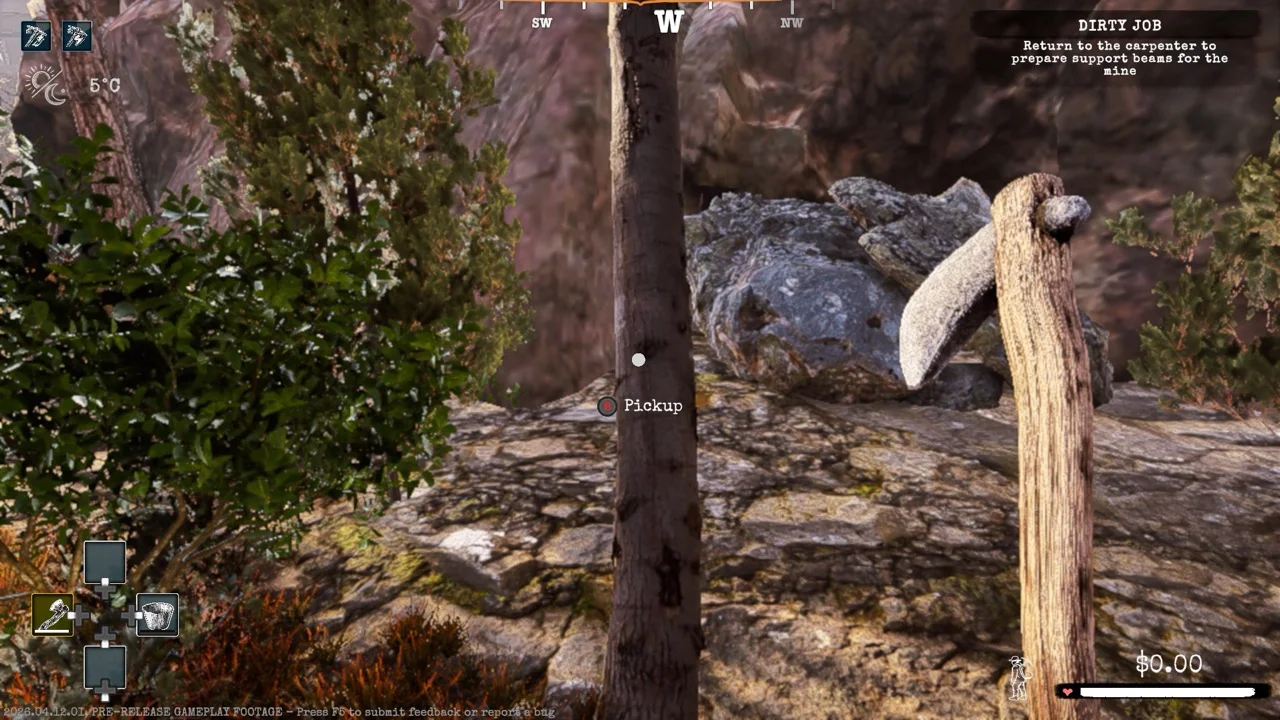This screenshot has width=1280, height=720.
Task: Select the axe quick slot
Action: 52,614
